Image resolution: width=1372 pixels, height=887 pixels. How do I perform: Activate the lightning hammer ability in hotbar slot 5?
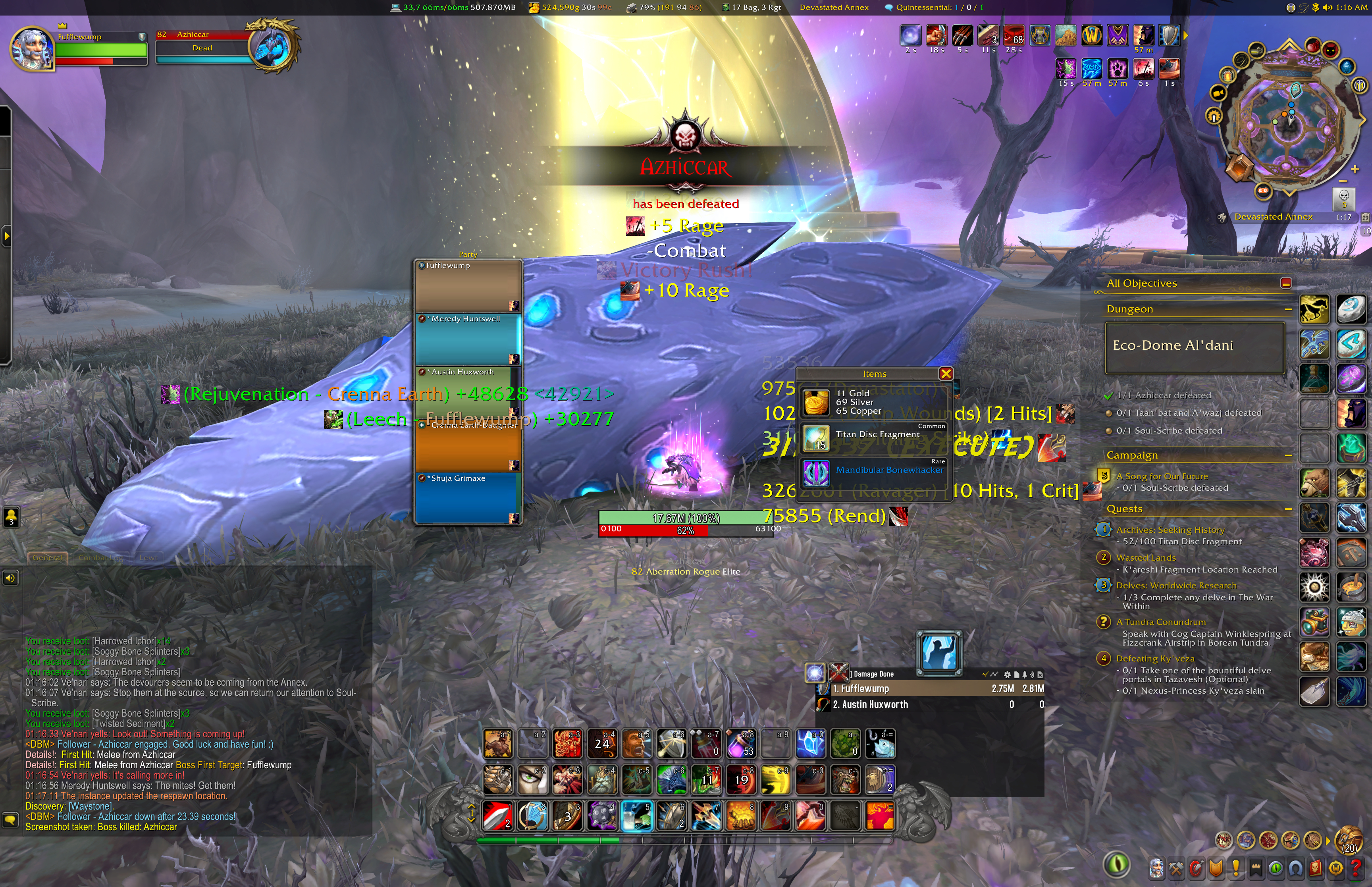[636, 815]
